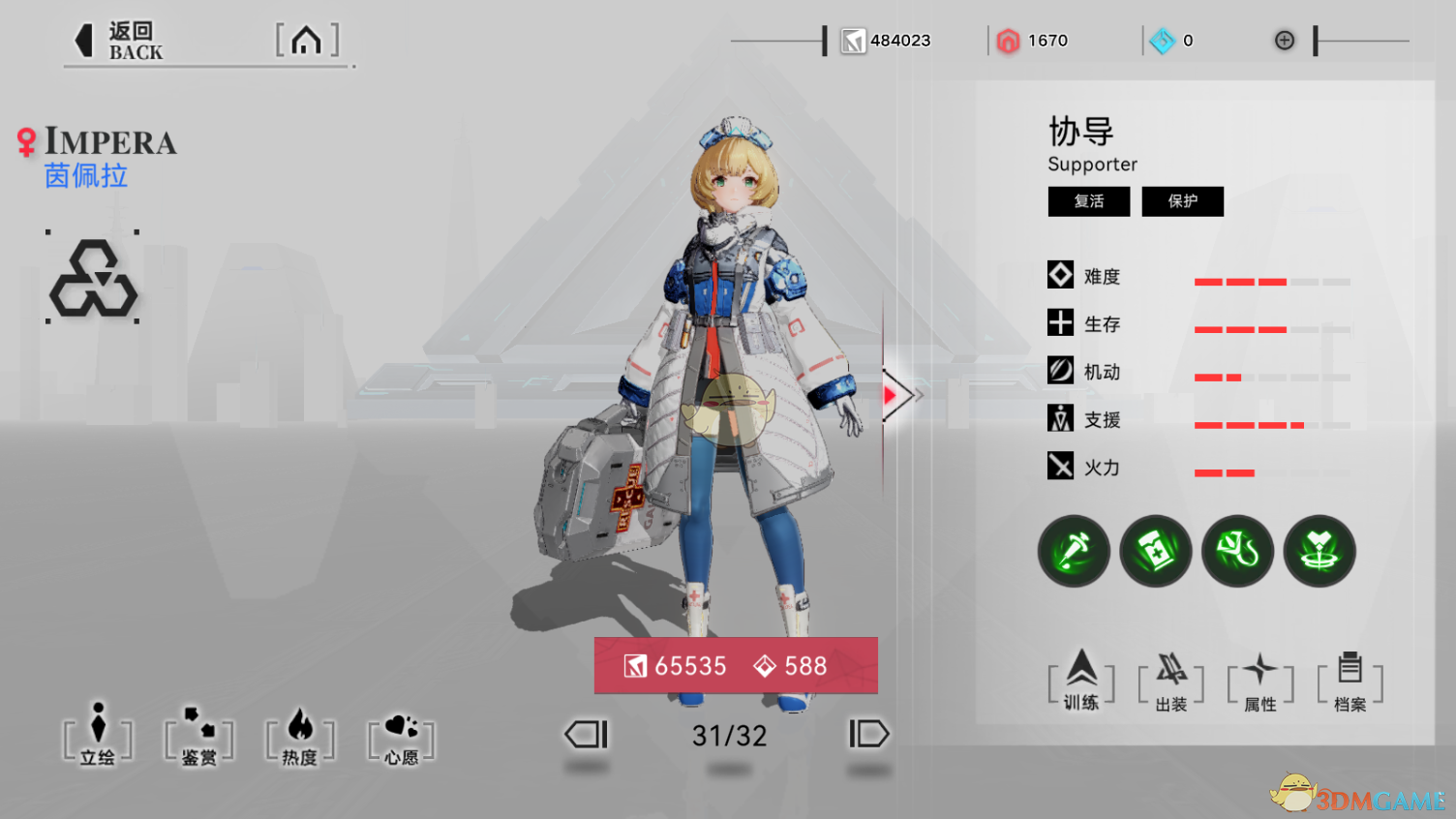Select the stethoscope skill icon

(1238, 551)
